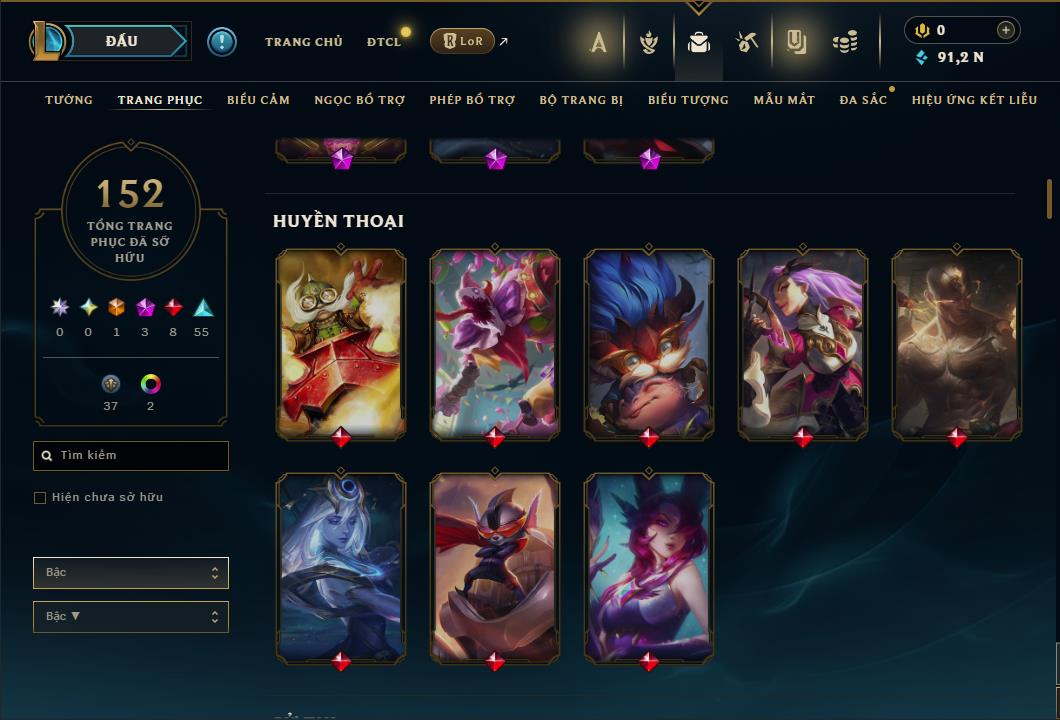
Task: Open the TRANG CHỦ home page
Action: 303,42
